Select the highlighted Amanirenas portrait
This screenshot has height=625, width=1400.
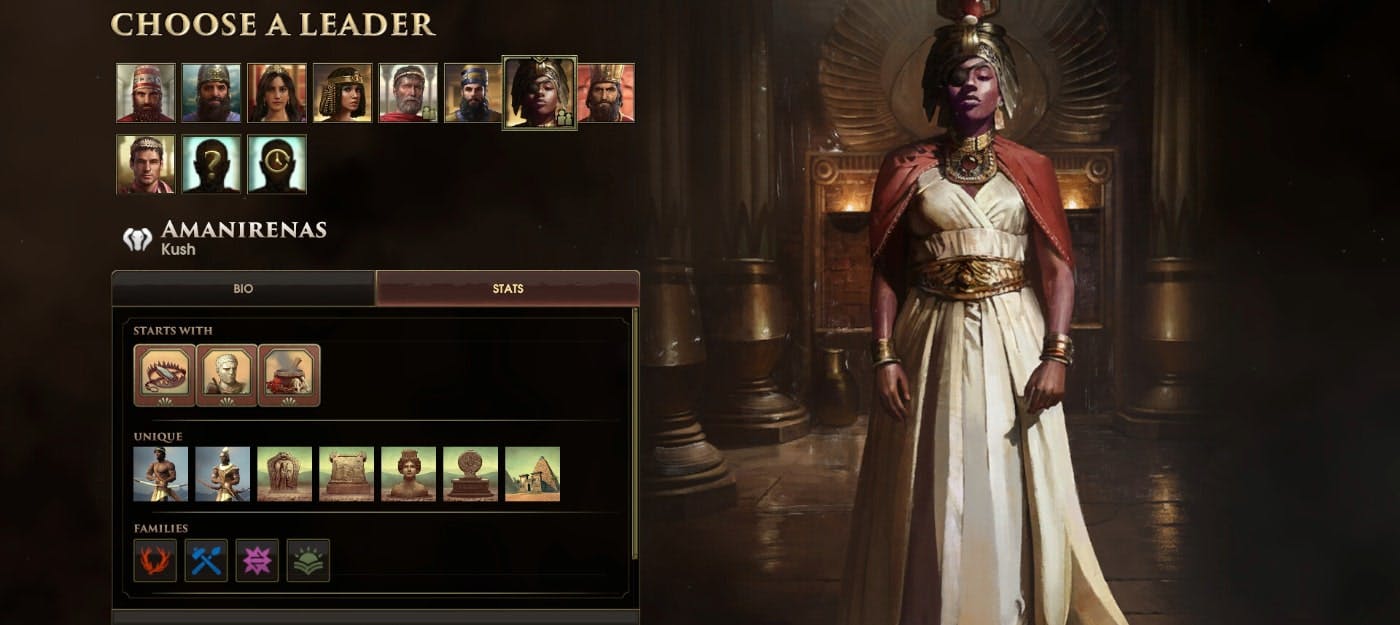tap(539, 92)
